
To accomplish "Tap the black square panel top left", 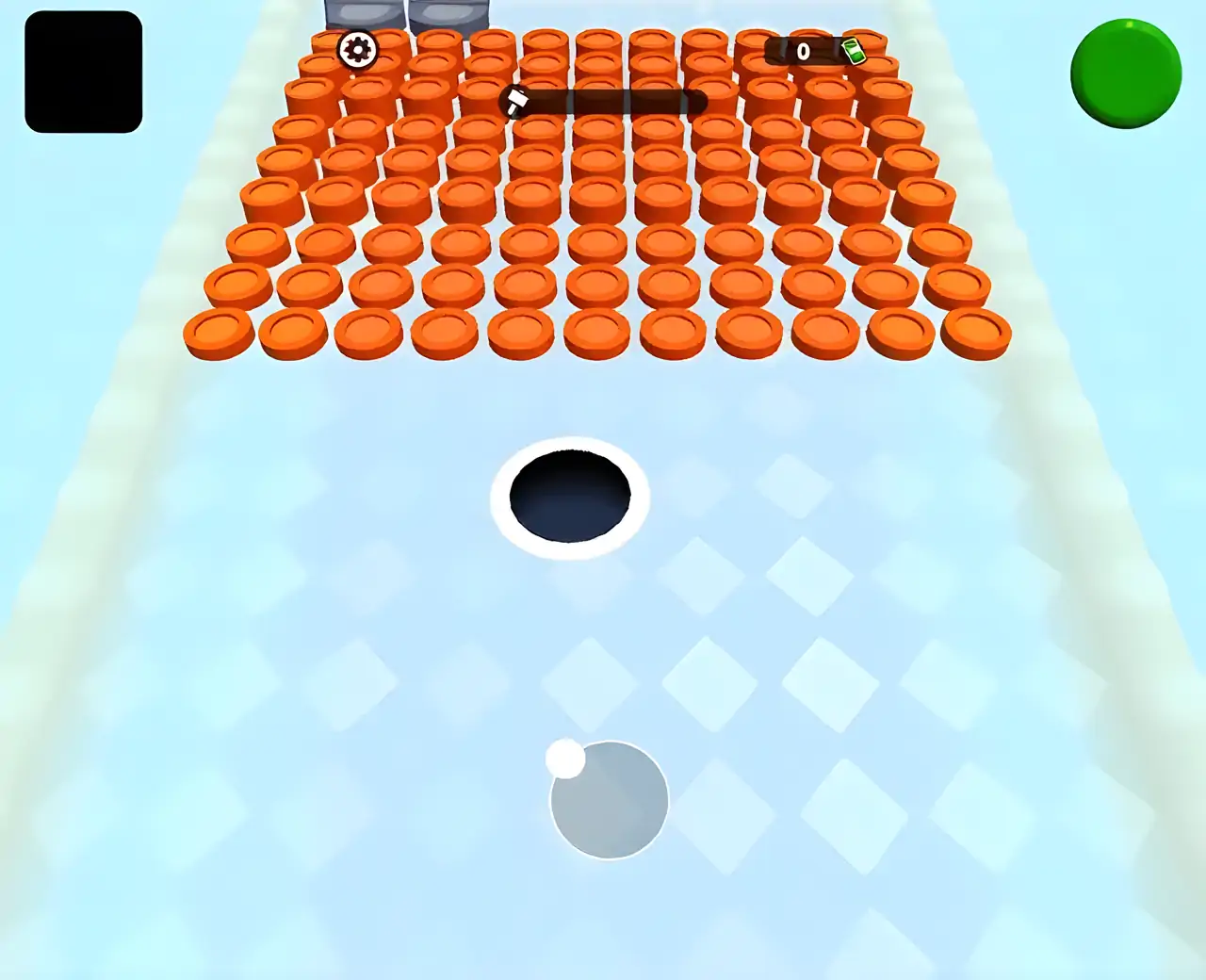I will pyautogui.click(x=83, y=73).
